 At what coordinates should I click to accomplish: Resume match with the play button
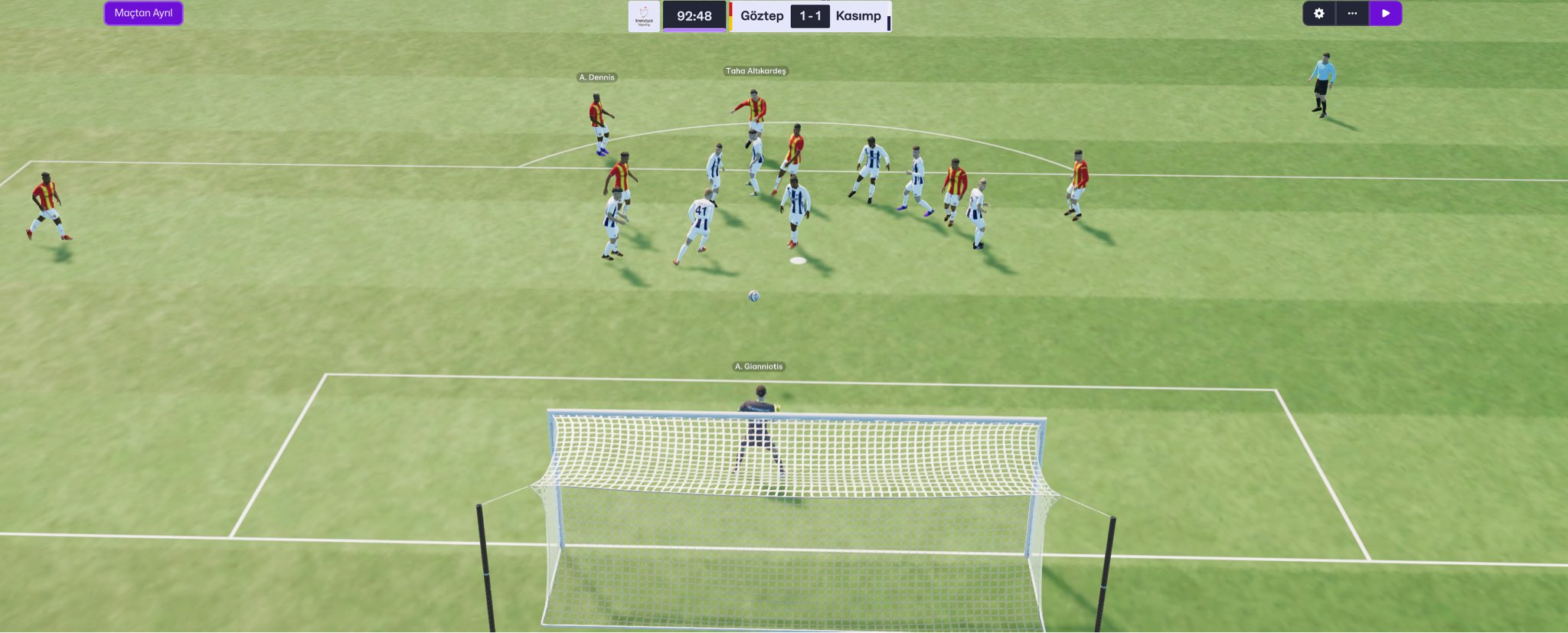(1385, 14)
